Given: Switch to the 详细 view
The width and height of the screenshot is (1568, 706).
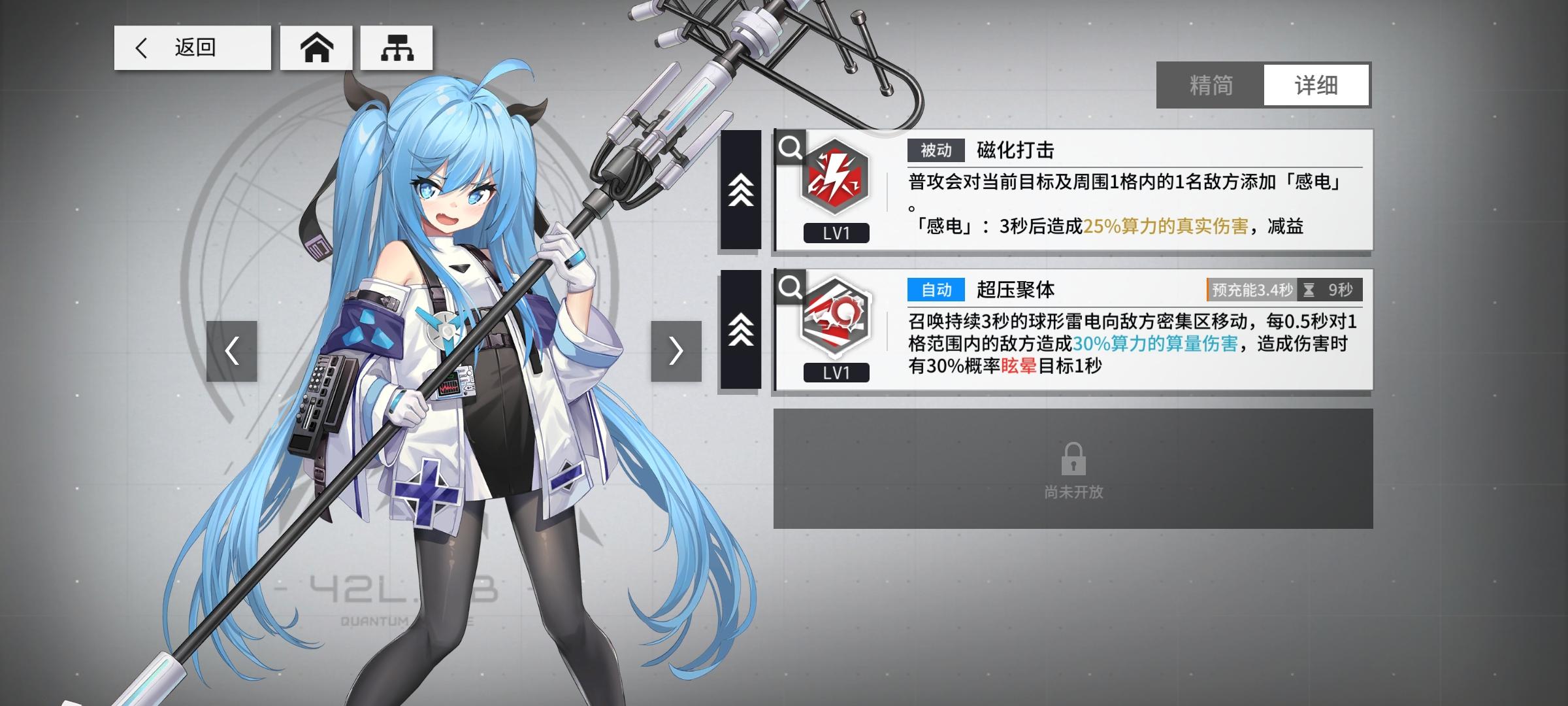Looking at the screenshot, I should [x=1315, y=86].
